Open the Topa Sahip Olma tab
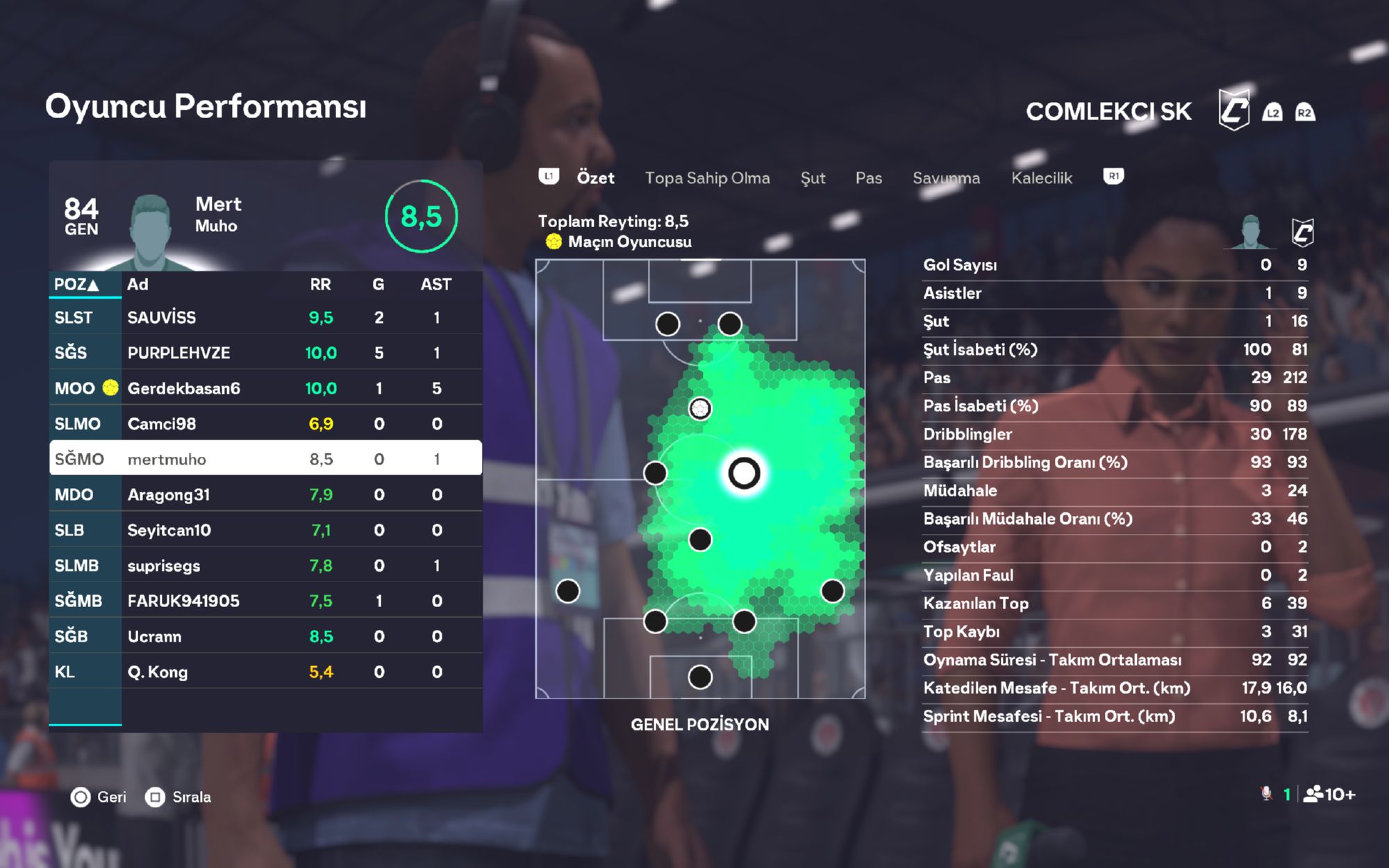The image size is (1389, 868). pyautogui.click(x=707, y=178)
